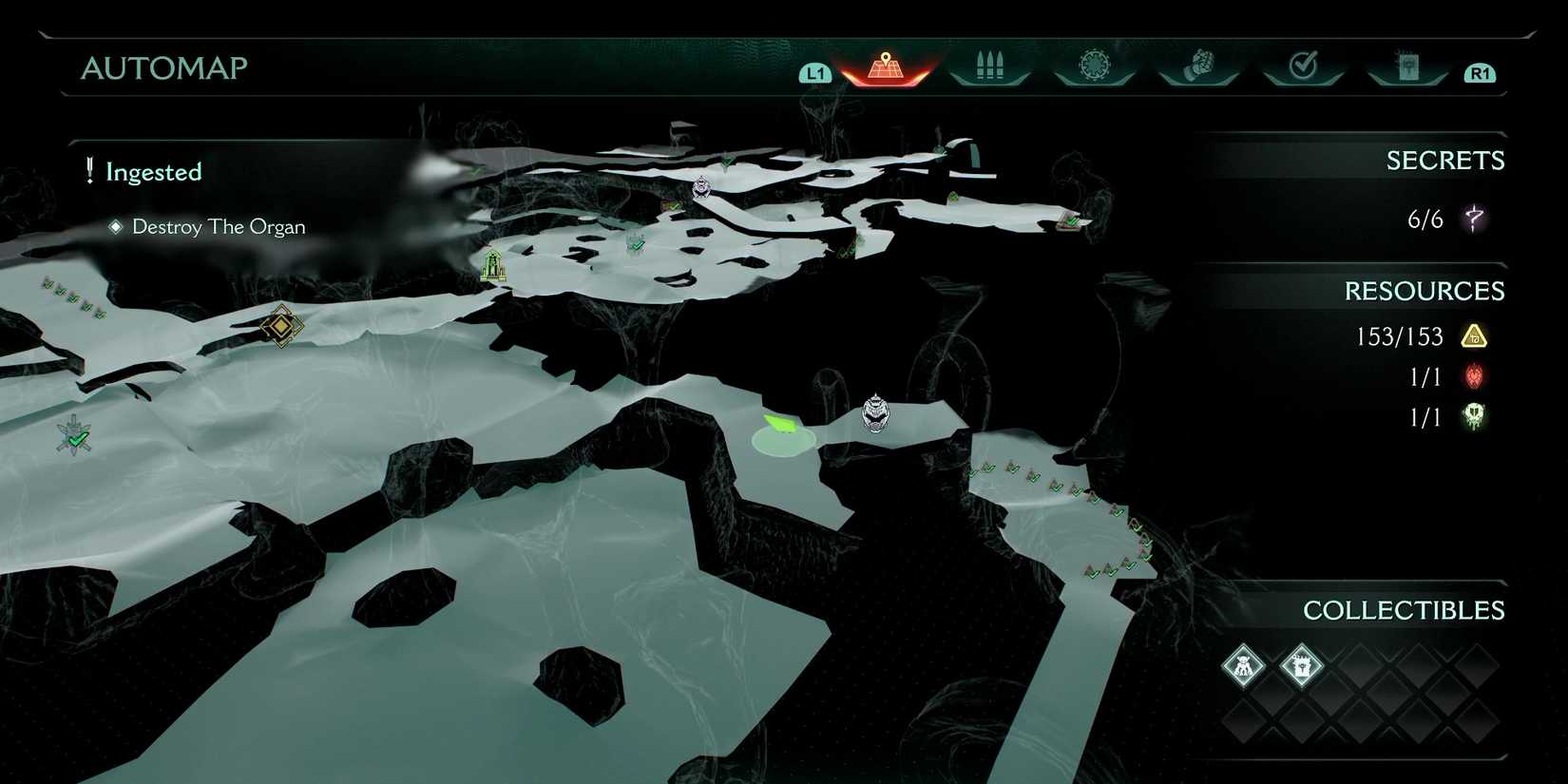Click the codex lockbox collectible diamond
This screenshot has width=1568, height=784.
click(1301, 667)
